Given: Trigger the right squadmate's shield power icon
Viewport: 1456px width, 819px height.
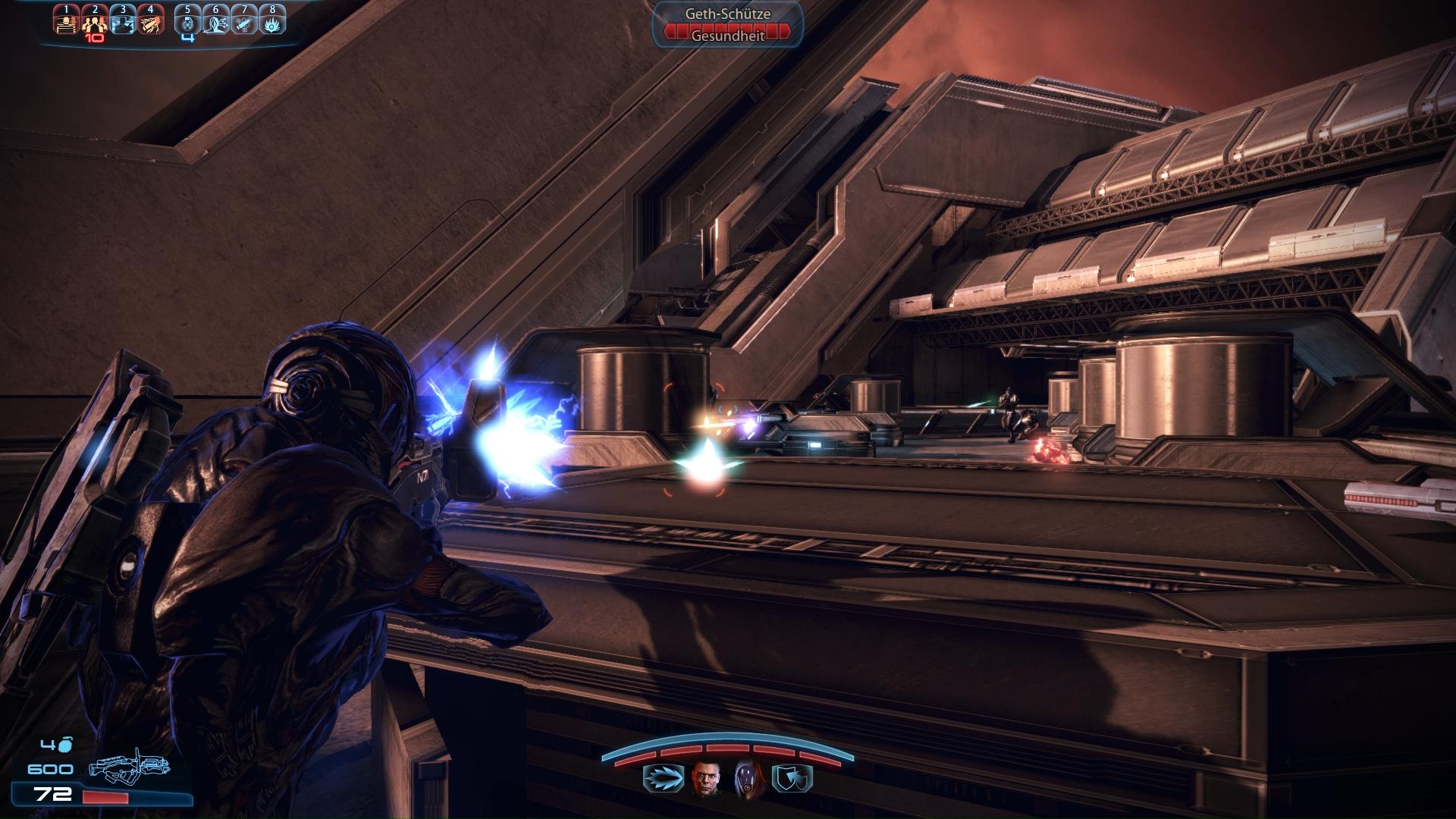Looking at the screenshot, I should (792, 779).
